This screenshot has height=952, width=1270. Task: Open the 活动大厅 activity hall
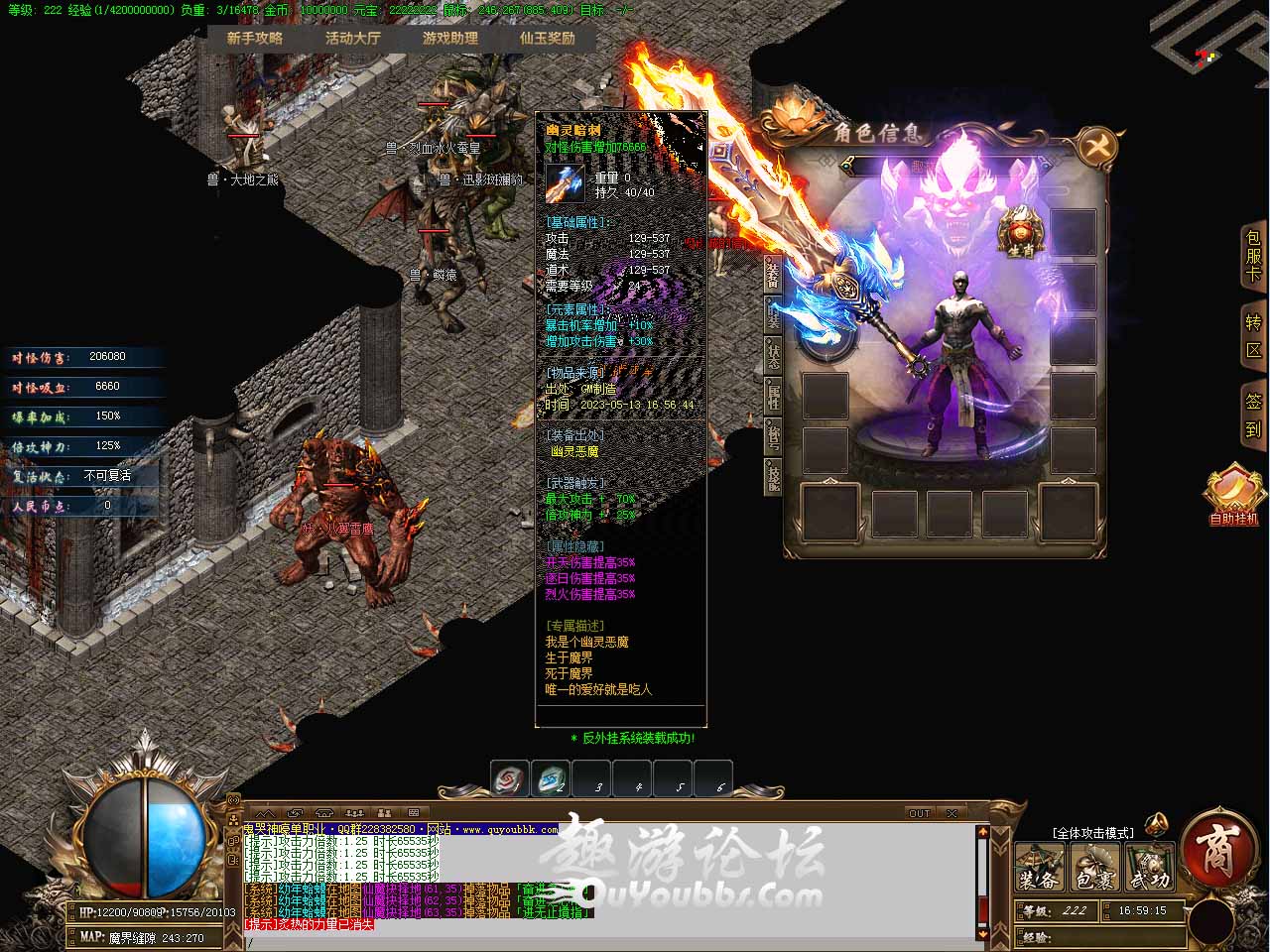pos(352,38)
